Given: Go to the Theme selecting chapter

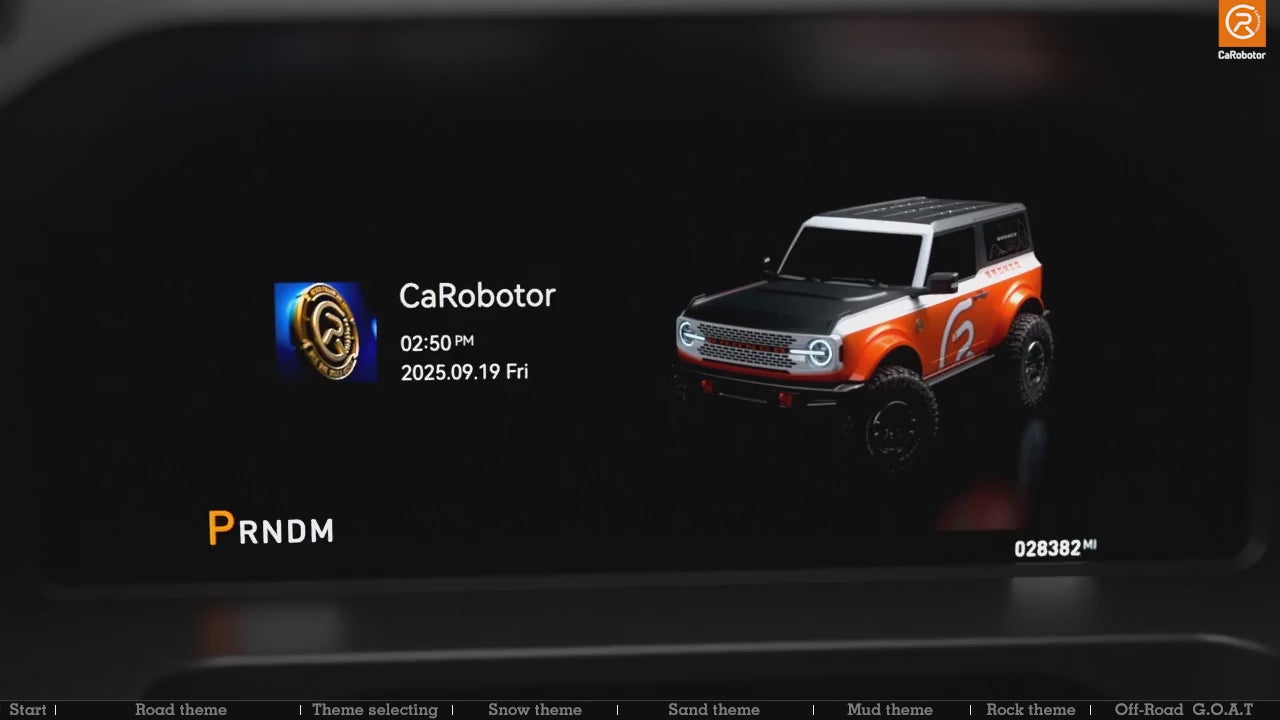Looking at the screenshot, I should [x=374, y=710].
